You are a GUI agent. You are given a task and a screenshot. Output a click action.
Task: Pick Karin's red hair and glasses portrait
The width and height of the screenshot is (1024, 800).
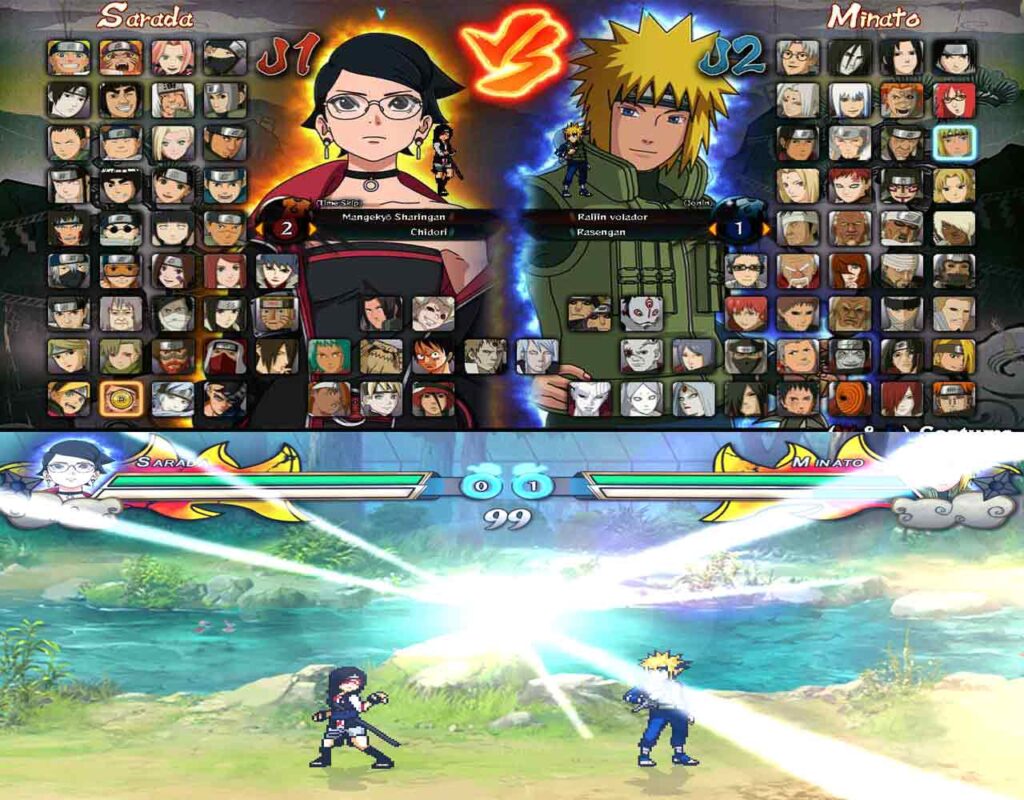[x=954, y=100]
